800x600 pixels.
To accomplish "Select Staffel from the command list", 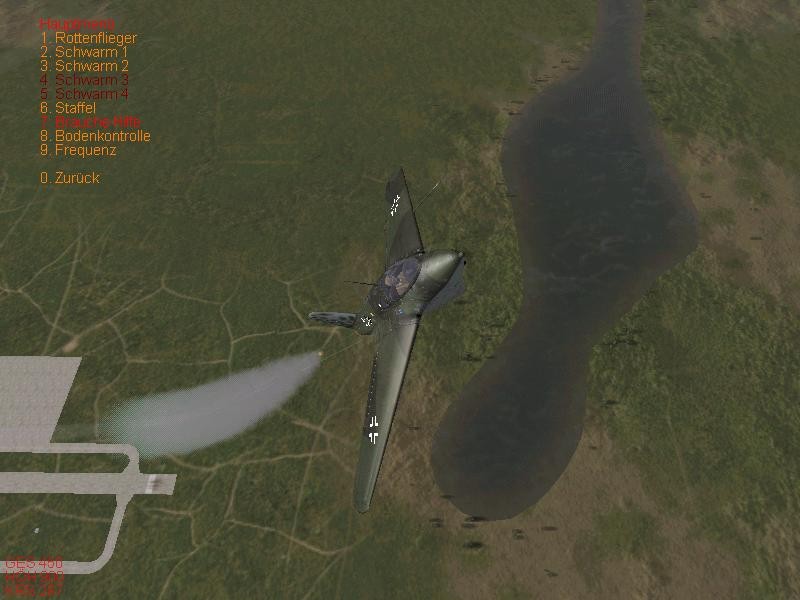I will pos(68,108).
